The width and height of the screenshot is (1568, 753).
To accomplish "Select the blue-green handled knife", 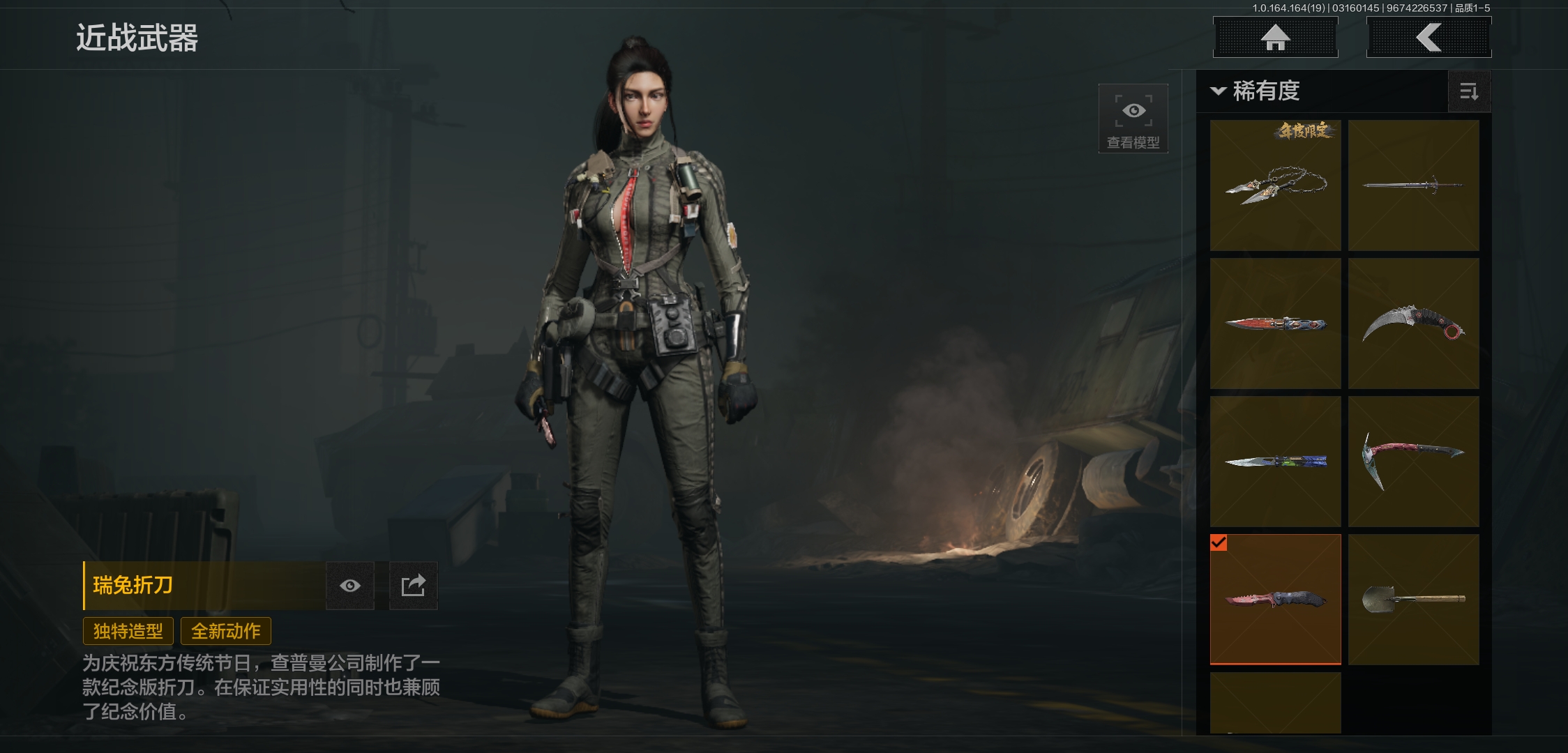I will click(1275, 462).
